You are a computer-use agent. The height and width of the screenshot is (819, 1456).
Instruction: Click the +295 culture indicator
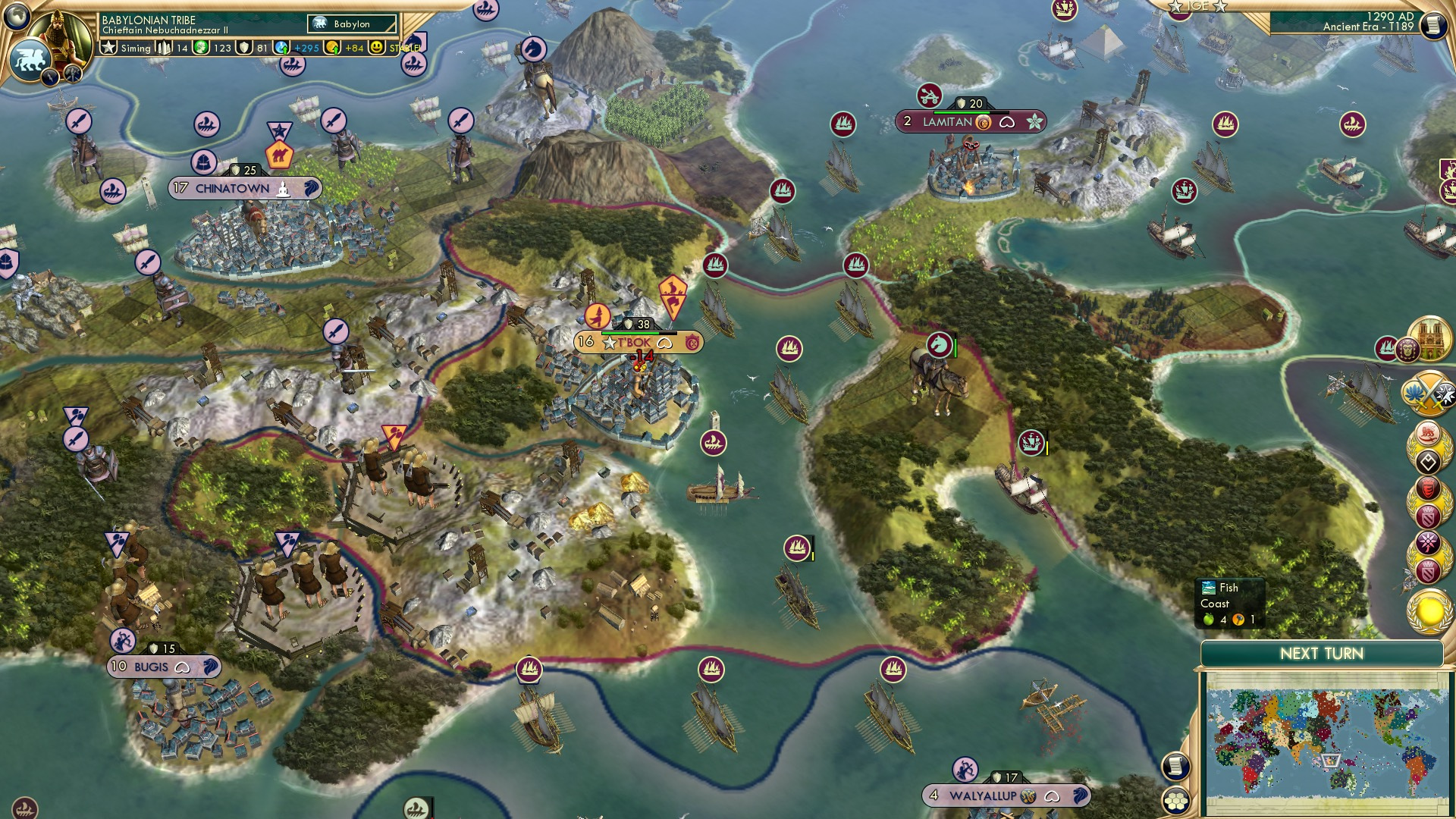click(294, 47)
